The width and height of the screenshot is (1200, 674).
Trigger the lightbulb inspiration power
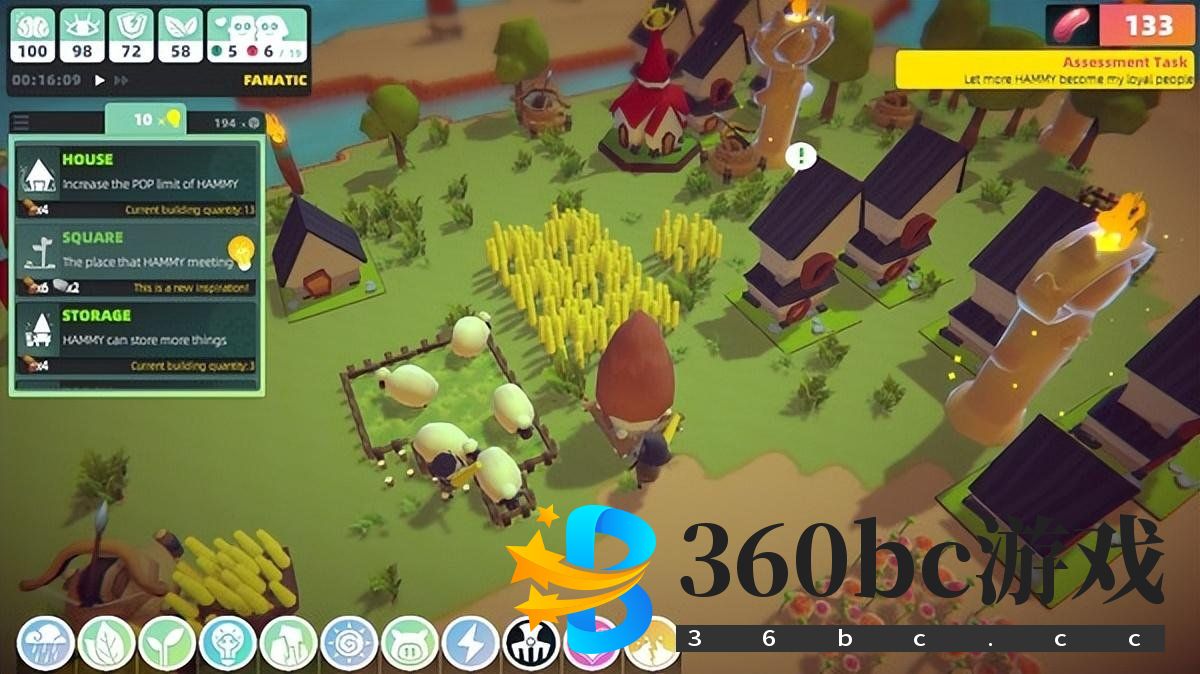[x=228, y=643]
